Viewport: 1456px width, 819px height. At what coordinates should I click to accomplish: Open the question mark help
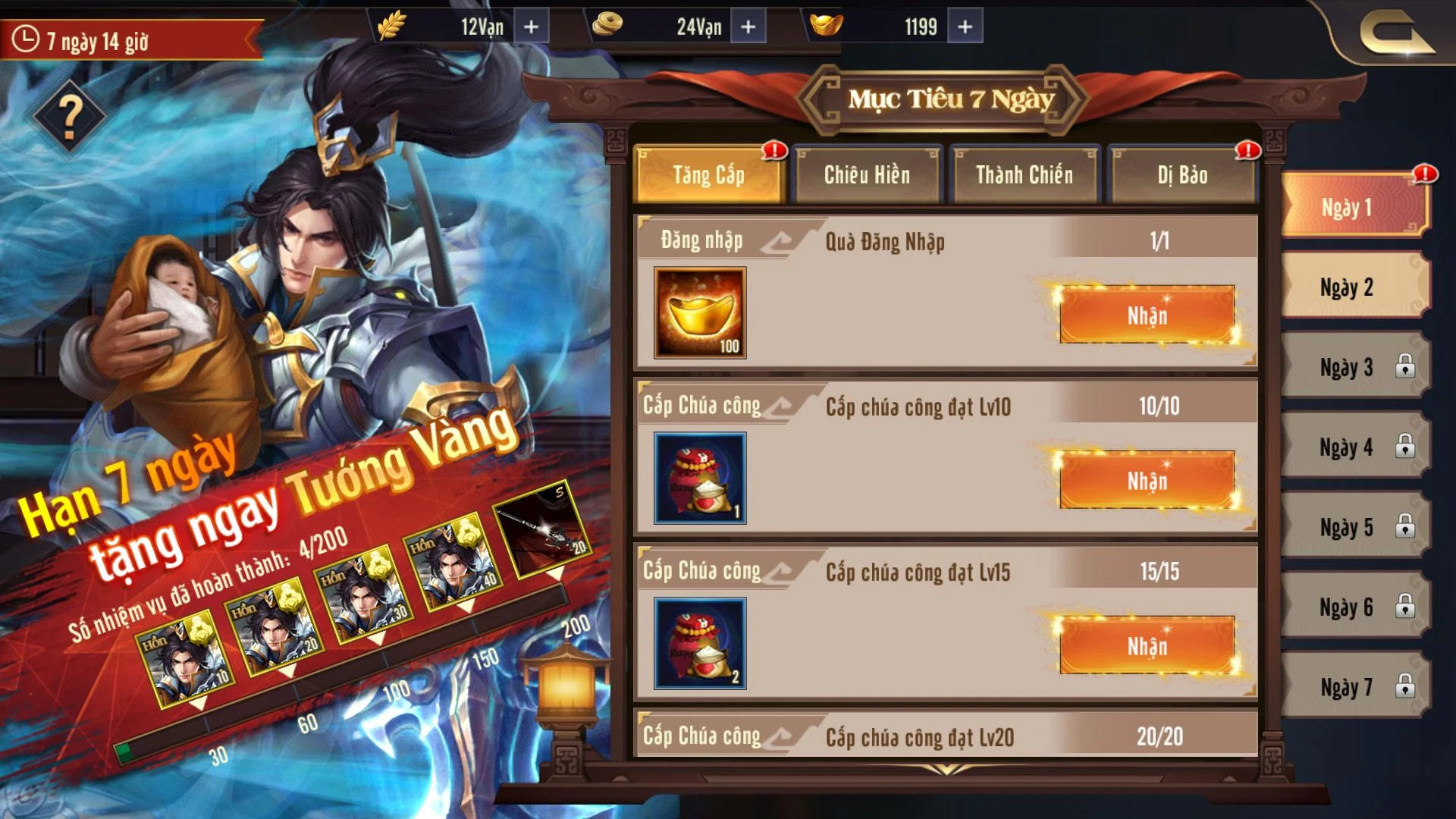coord(70,118)
